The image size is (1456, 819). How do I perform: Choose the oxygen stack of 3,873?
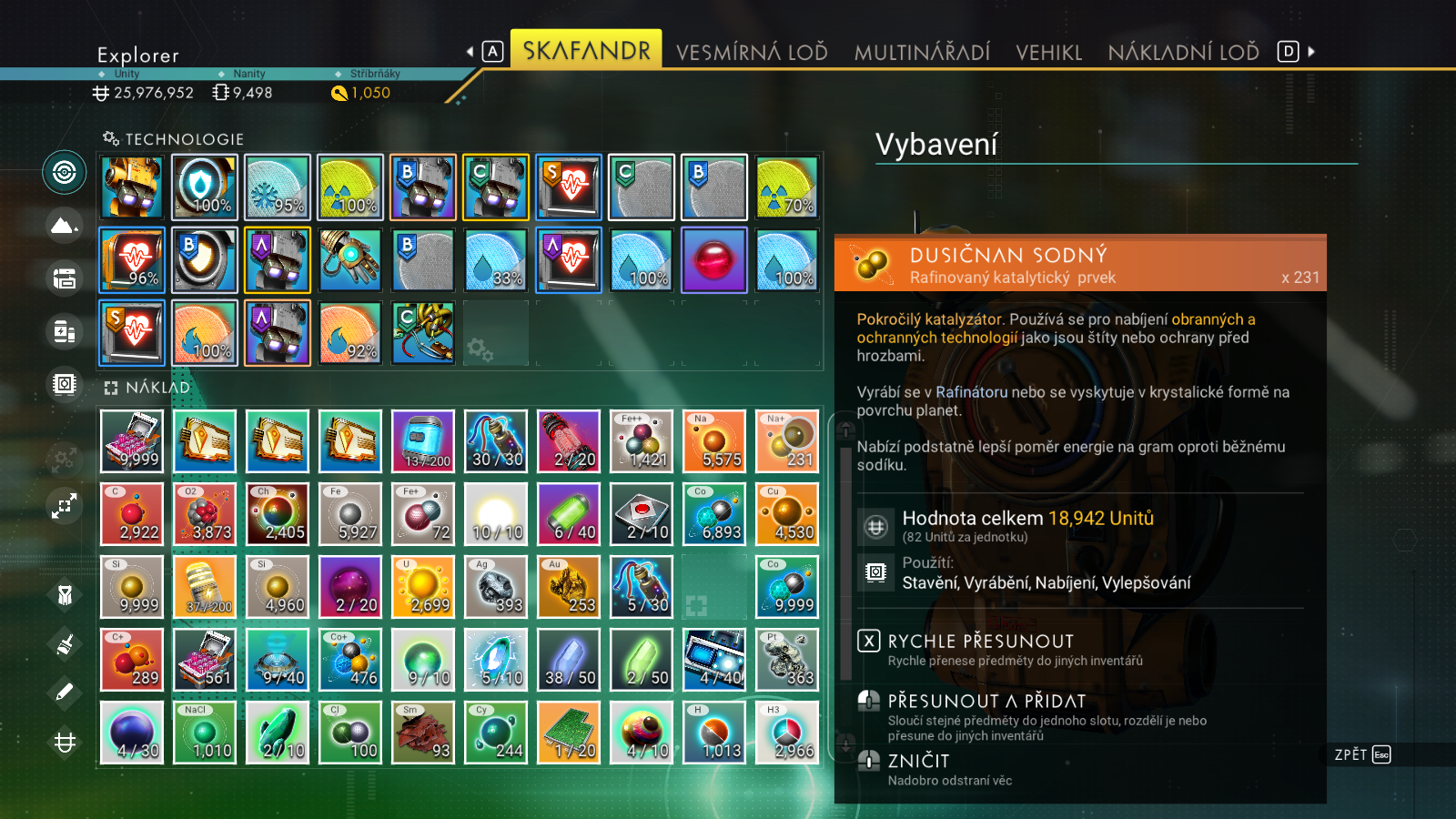[x=205, y=514]
